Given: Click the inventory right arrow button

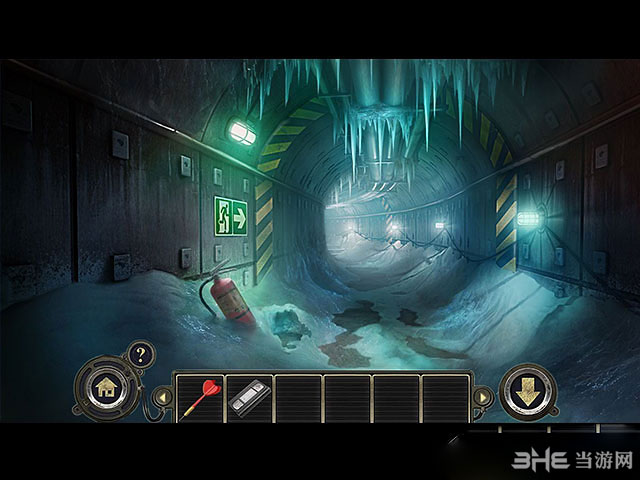Looking at the screenshot, I should point(481,398).
